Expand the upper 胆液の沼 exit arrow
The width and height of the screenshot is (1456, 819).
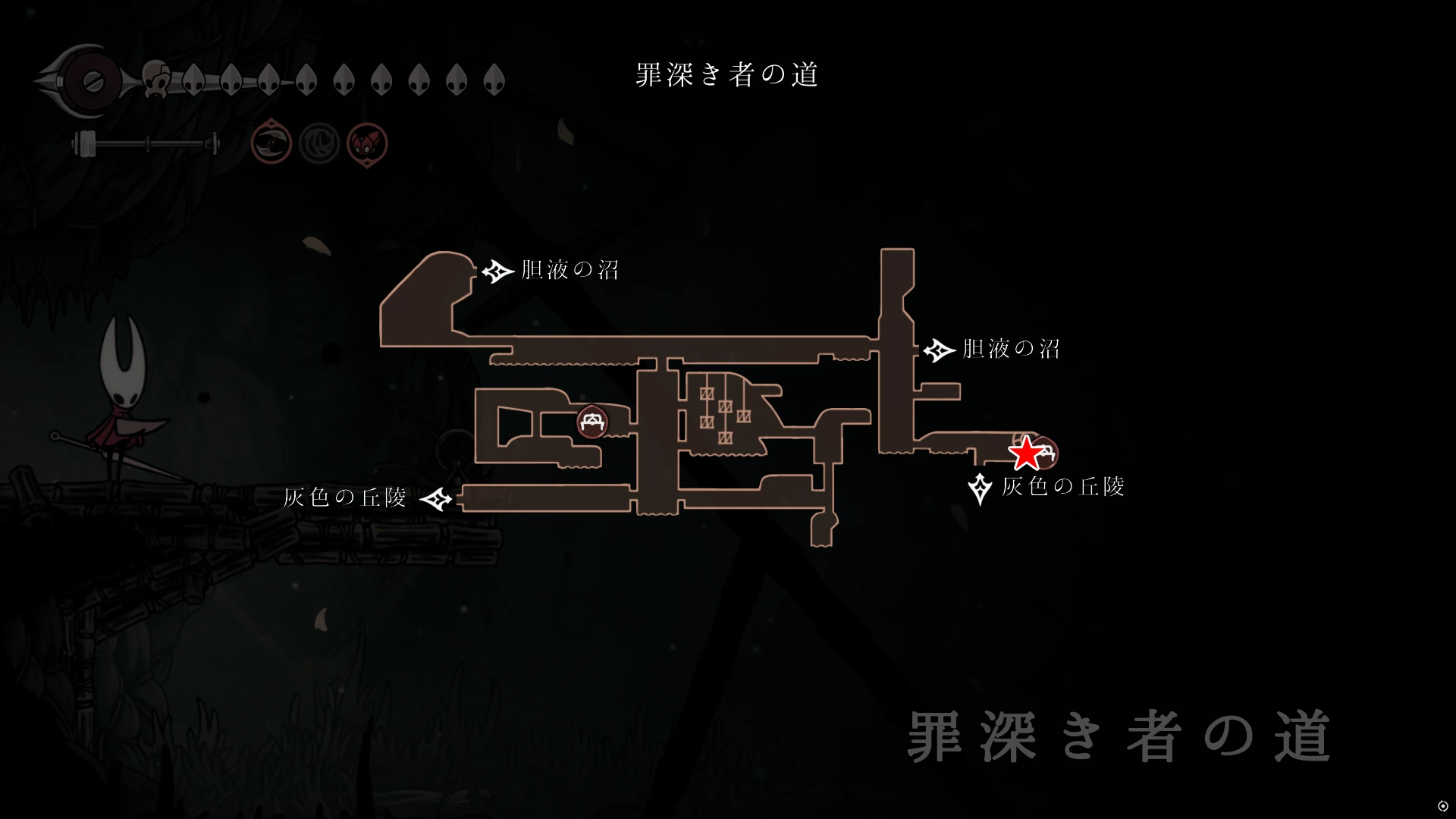click(x=497, y=270)
